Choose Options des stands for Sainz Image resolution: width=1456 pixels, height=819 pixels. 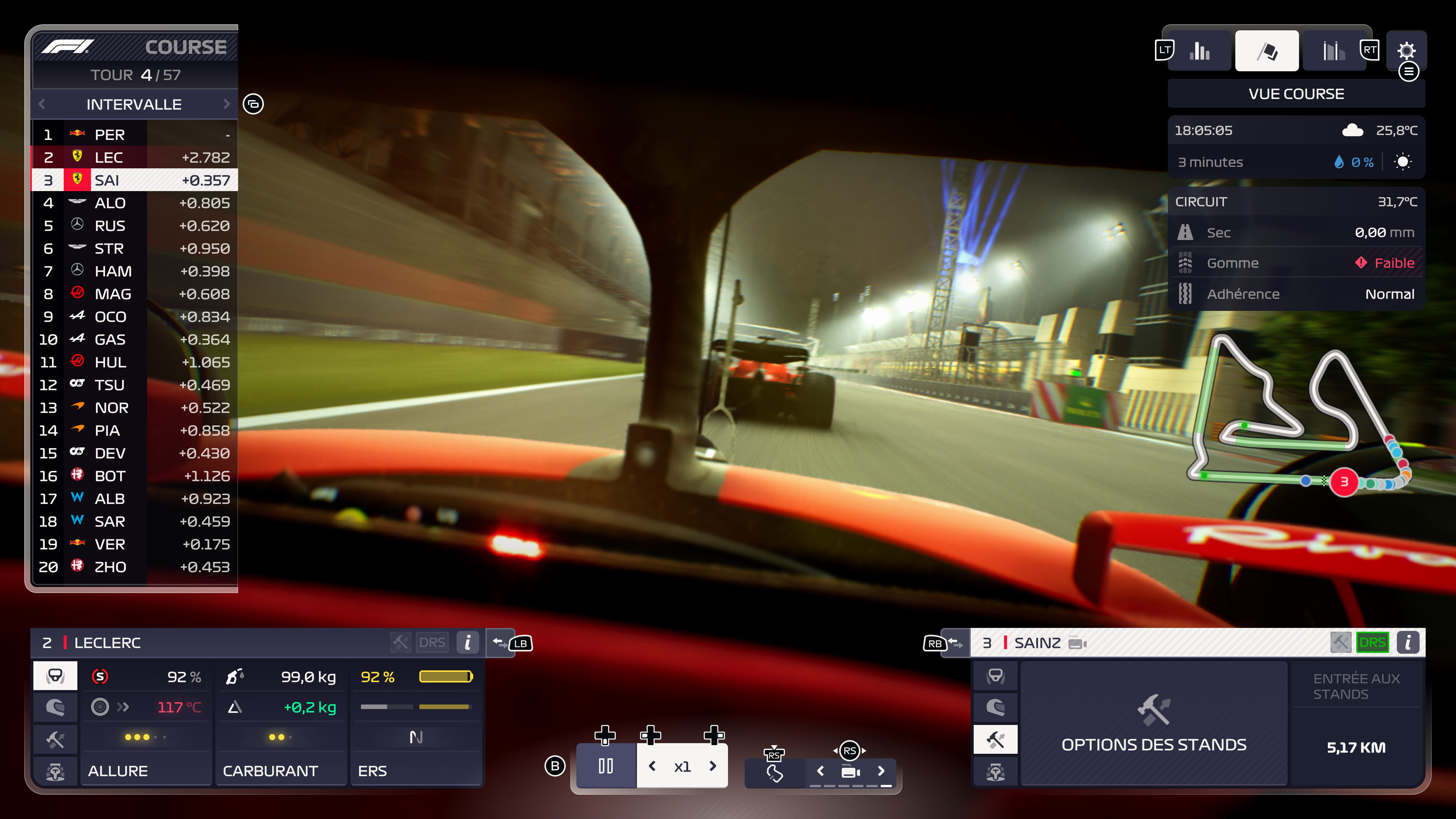[x=1153, y=723]
